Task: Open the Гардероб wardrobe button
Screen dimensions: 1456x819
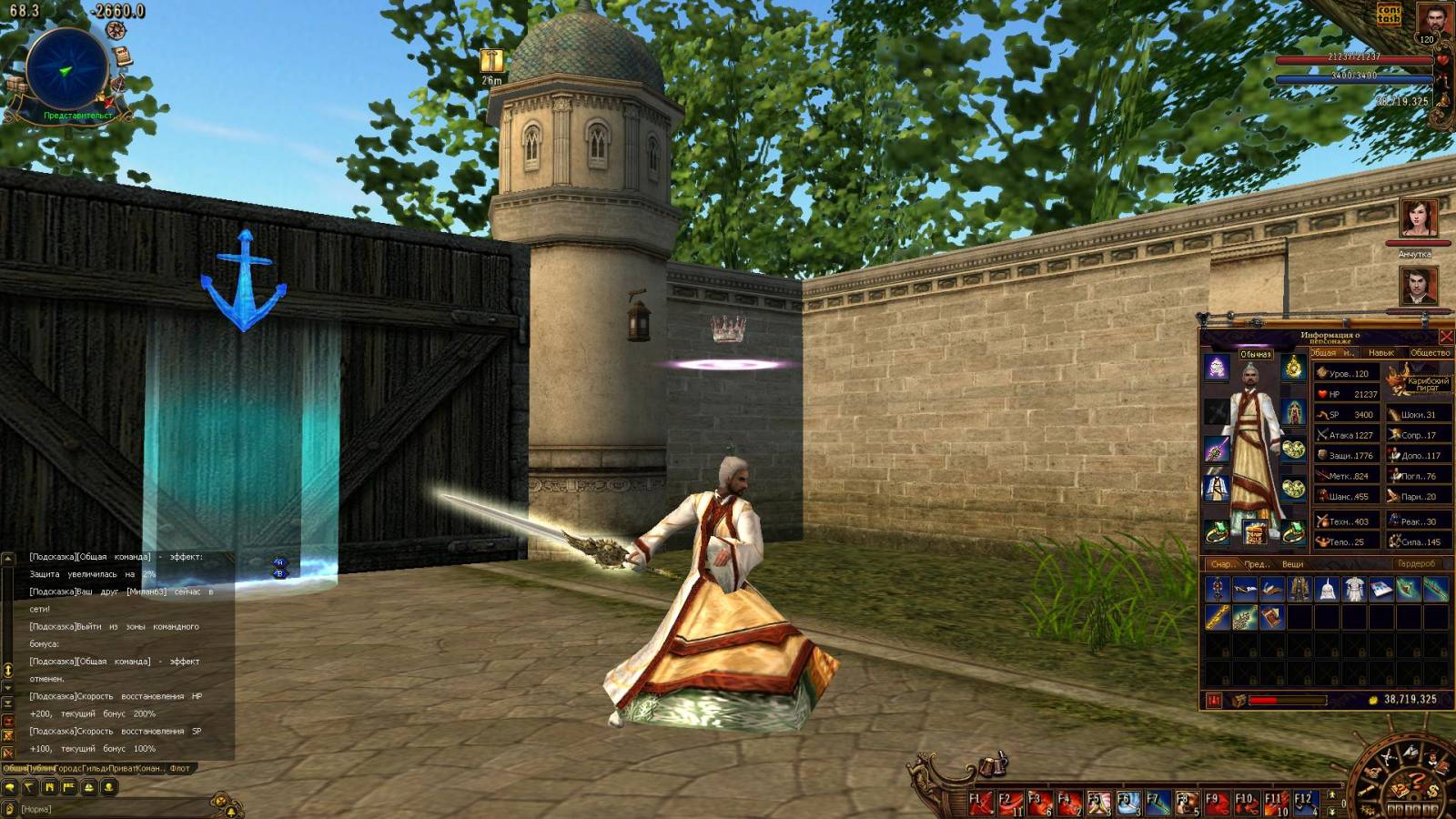Action: [1416, 564]
